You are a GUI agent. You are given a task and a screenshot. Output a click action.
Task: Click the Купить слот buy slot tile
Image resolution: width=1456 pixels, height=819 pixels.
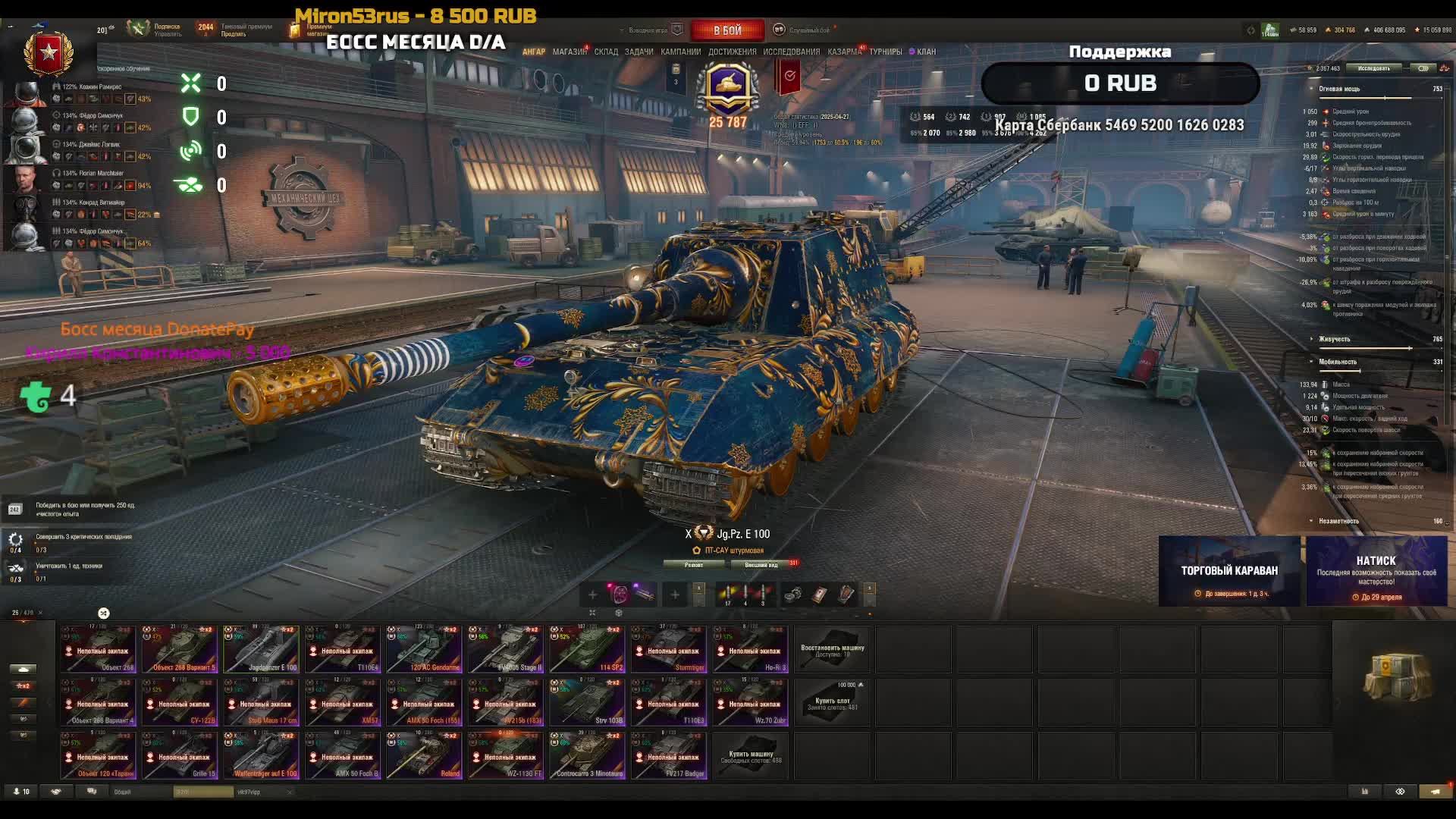(x=833, y=703)
